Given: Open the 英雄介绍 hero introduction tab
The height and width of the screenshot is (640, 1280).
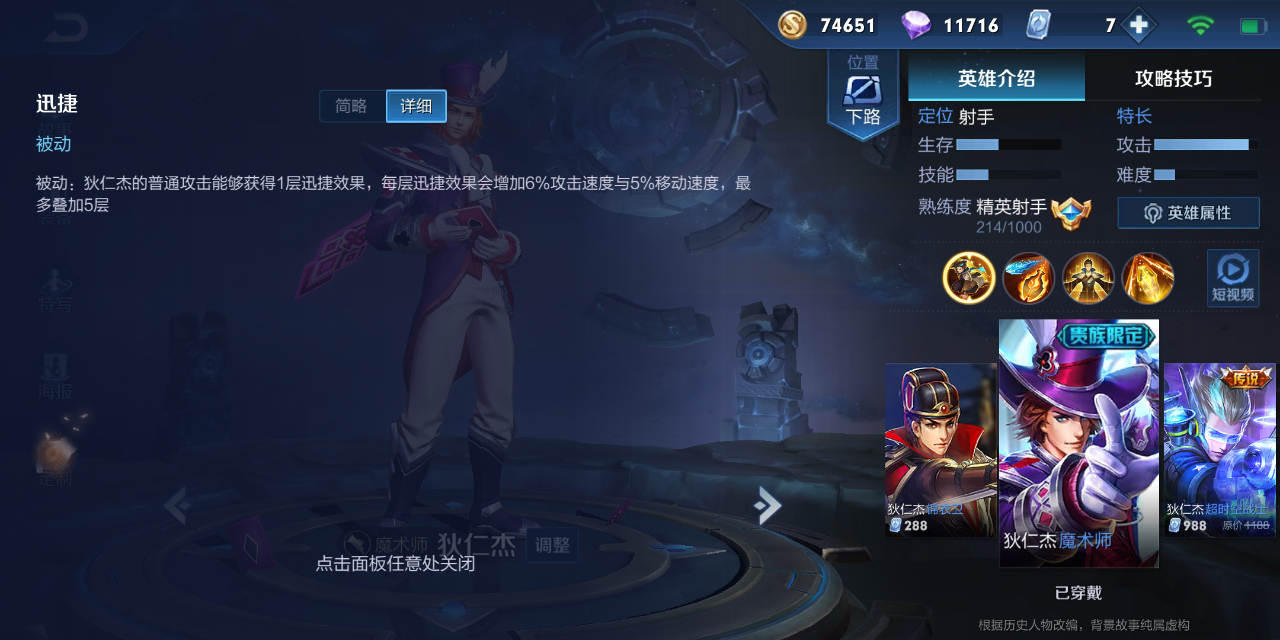Looking at the screenshot, I should pos(996,78).
